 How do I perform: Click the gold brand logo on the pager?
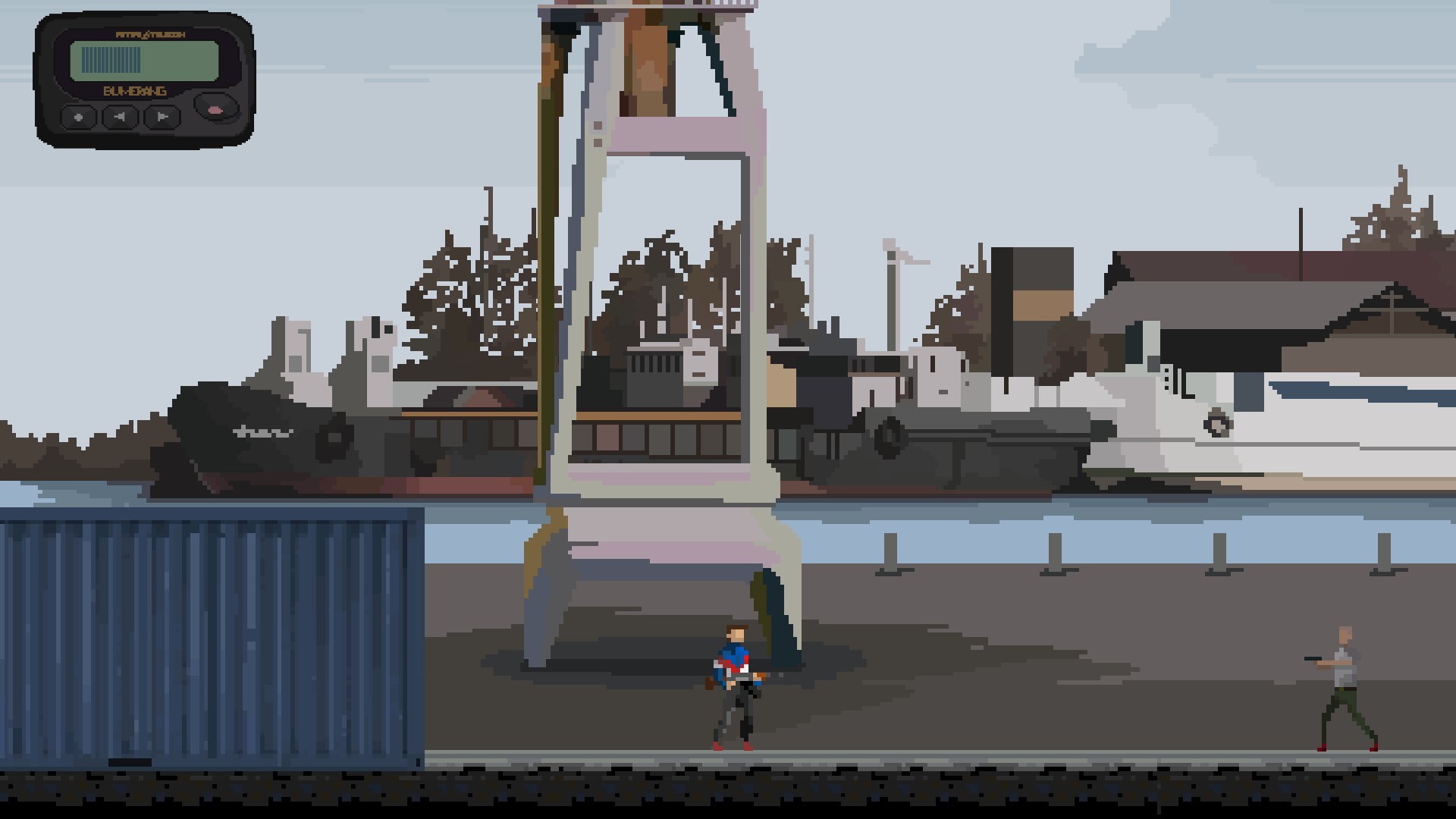click(x=152, y=34)
